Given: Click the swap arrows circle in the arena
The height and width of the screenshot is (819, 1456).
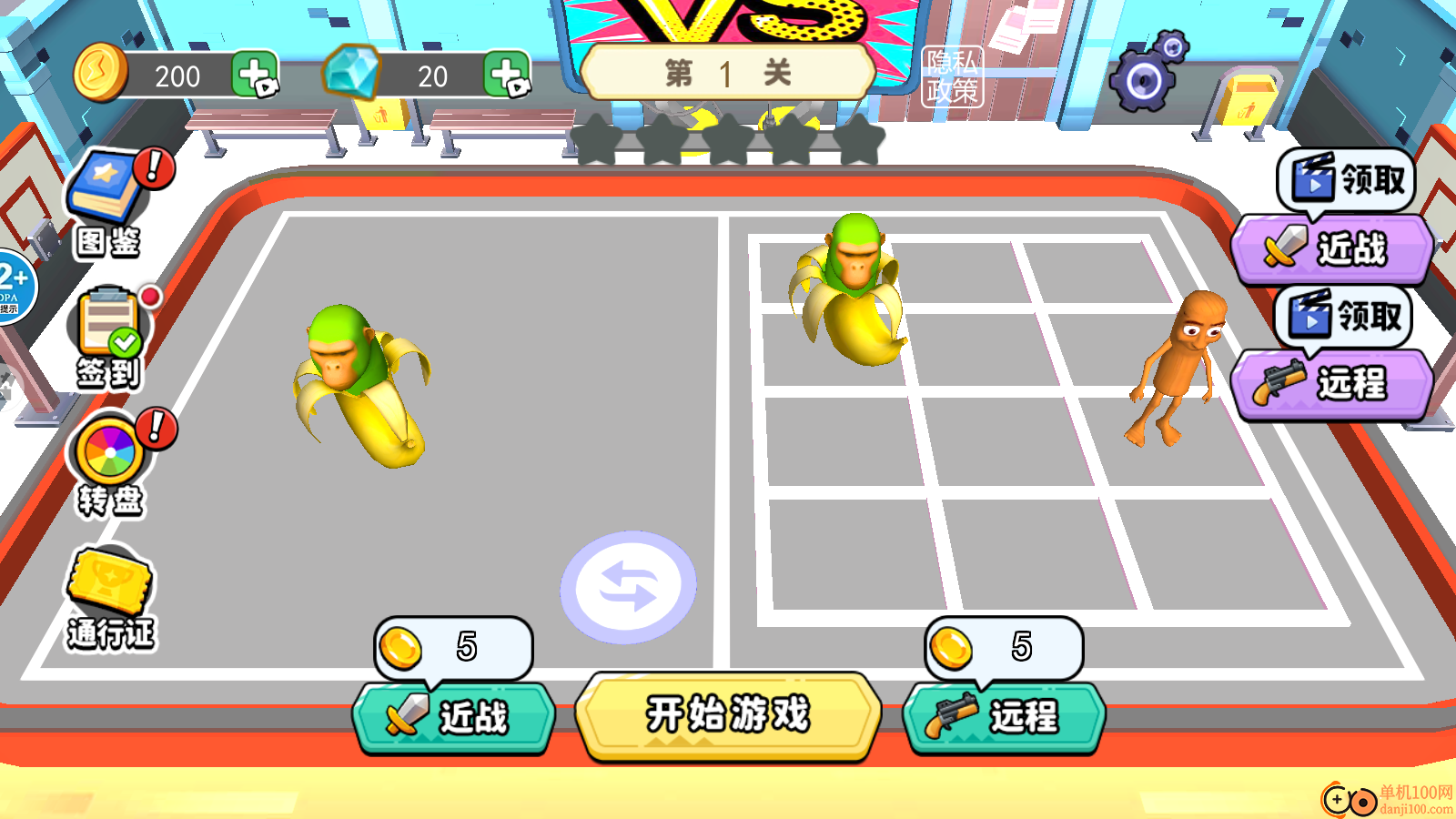Looking at the screenshot, I should click(x=630, y=587).
